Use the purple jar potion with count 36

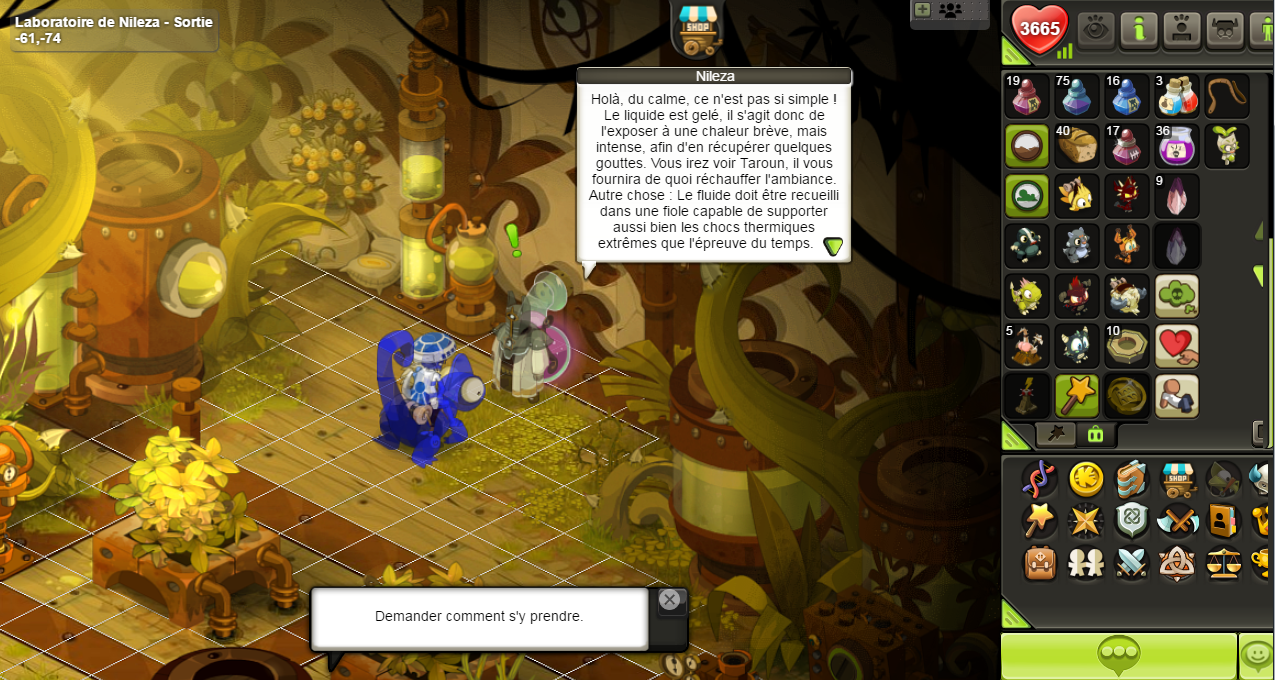pyautogui.click(x=1177, y=146)
